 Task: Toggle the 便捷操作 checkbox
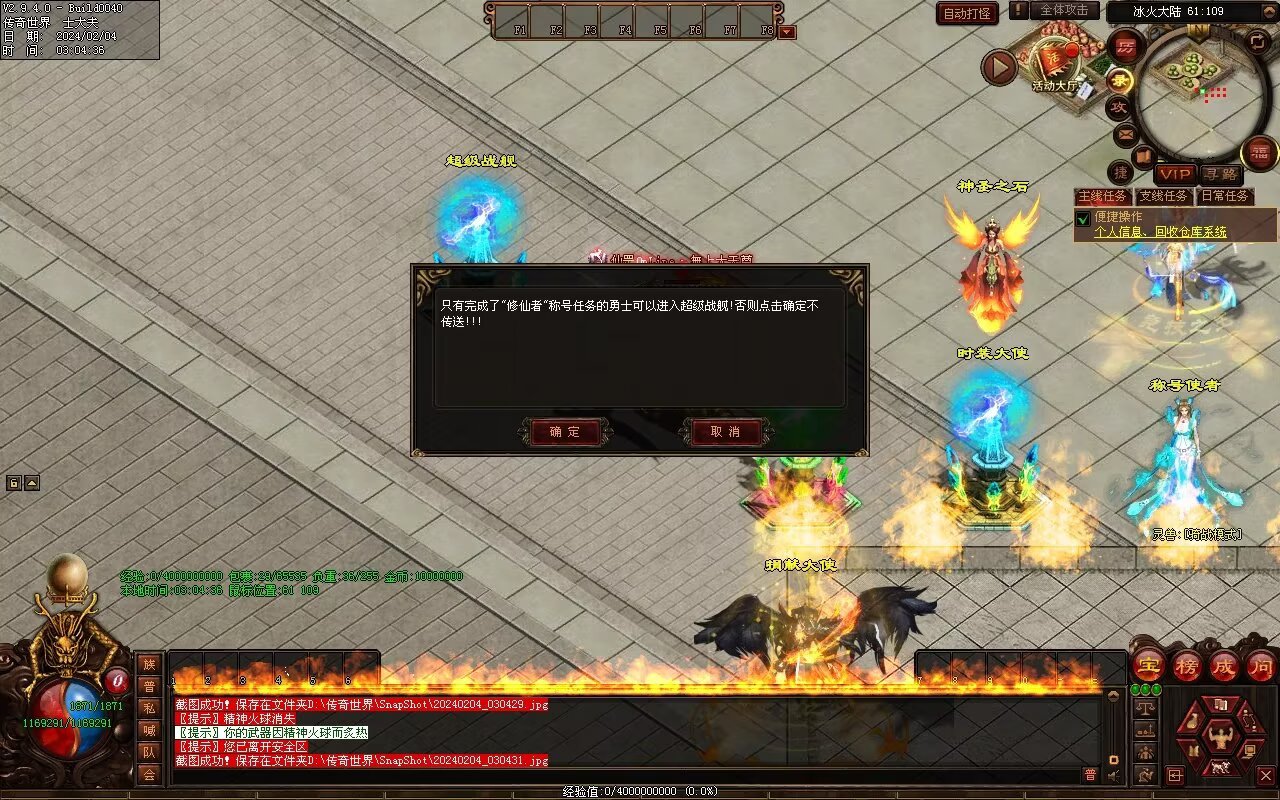(x=1082, y=218)
